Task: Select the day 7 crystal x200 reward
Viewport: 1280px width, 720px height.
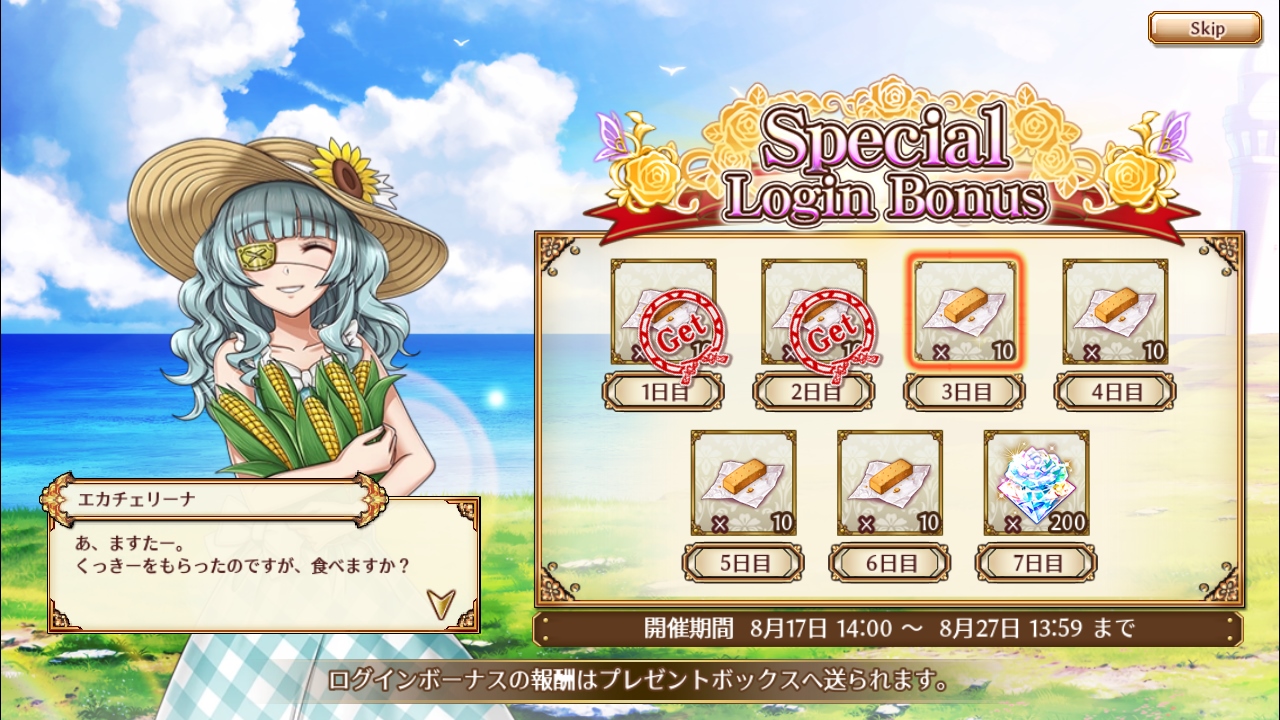Action: pyautogui.click(x=1036, y=483)
